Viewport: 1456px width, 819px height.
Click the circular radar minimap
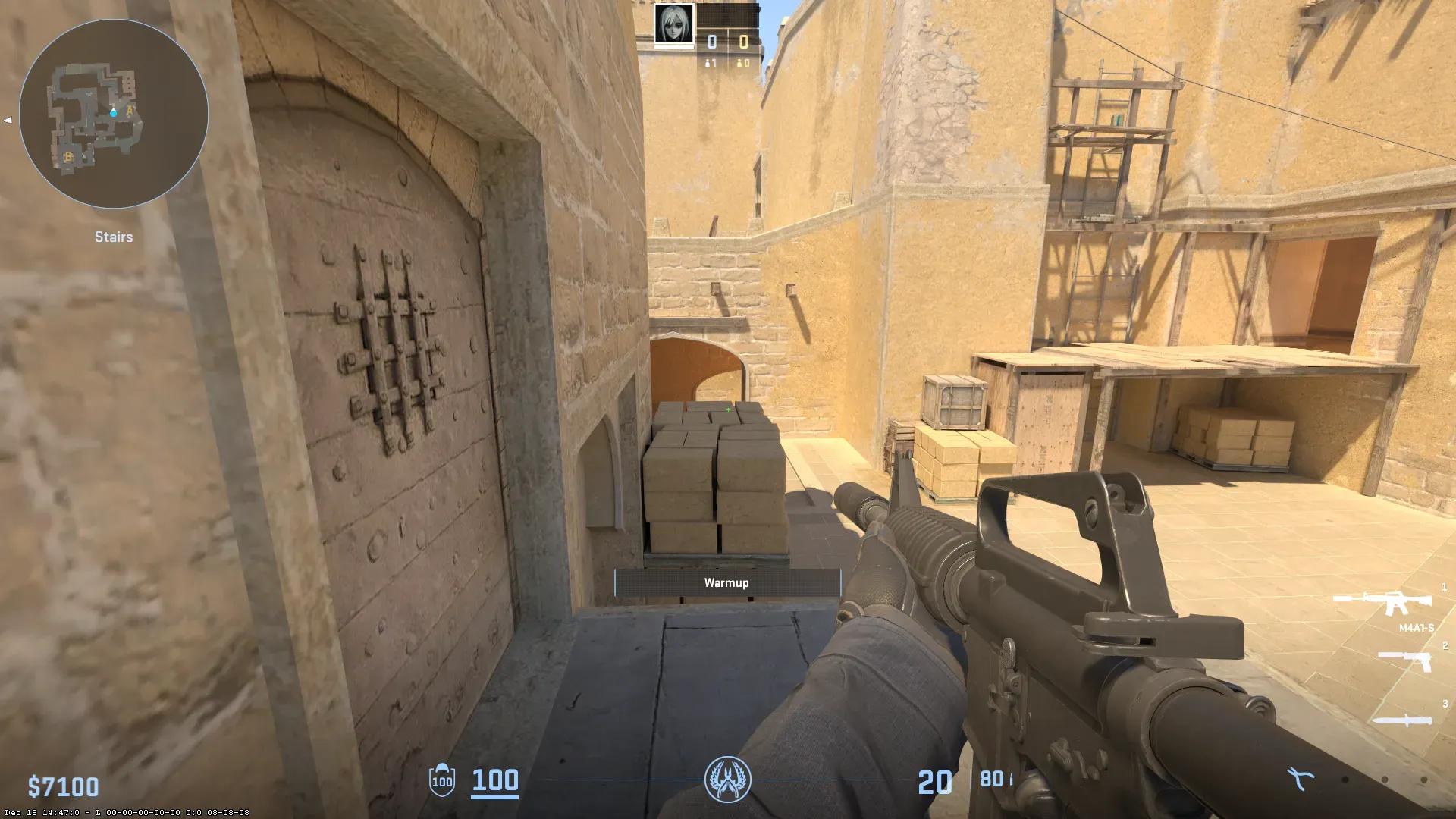click(114, 114)
